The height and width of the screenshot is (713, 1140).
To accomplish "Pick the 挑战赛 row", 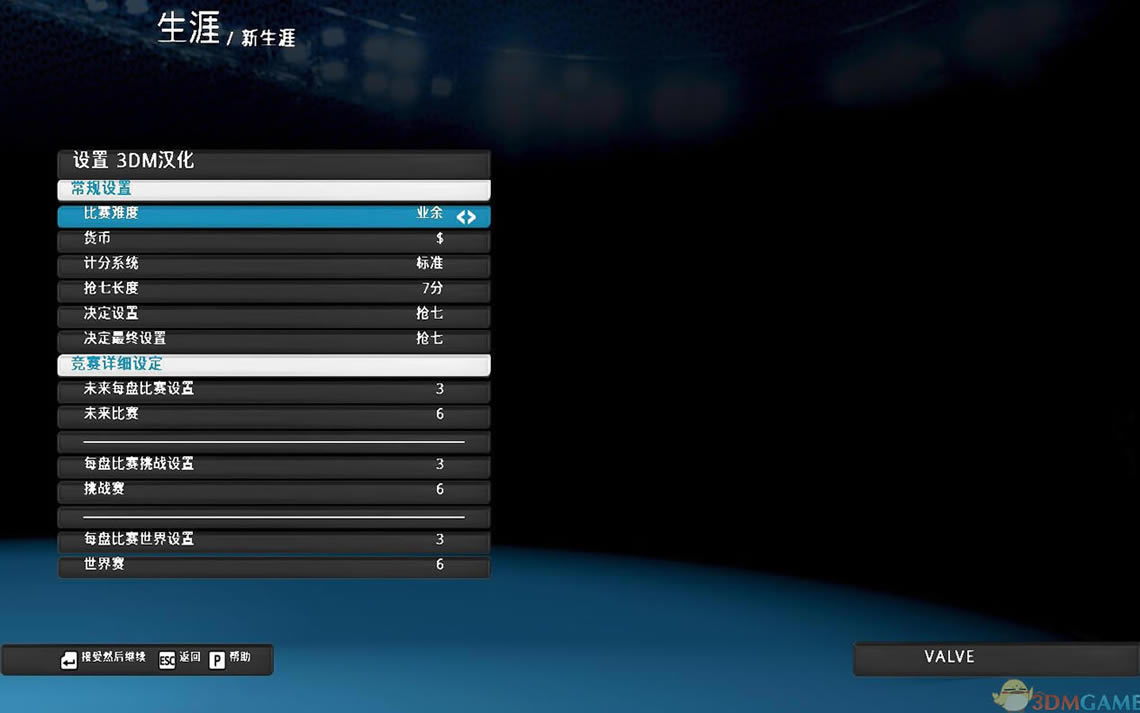I will (x=273, y=490).
